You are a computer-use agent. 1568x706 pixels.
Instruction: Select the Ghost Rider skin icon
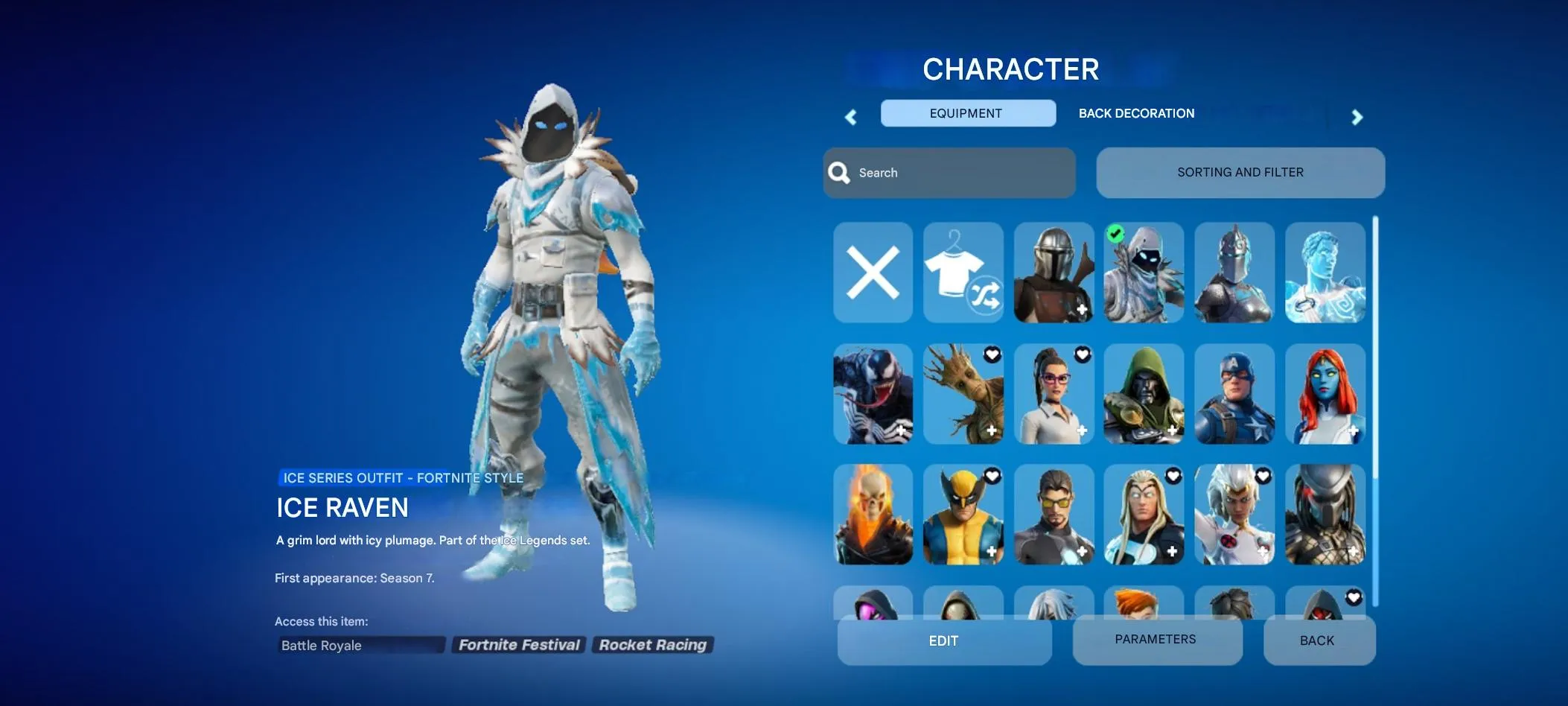873,514
